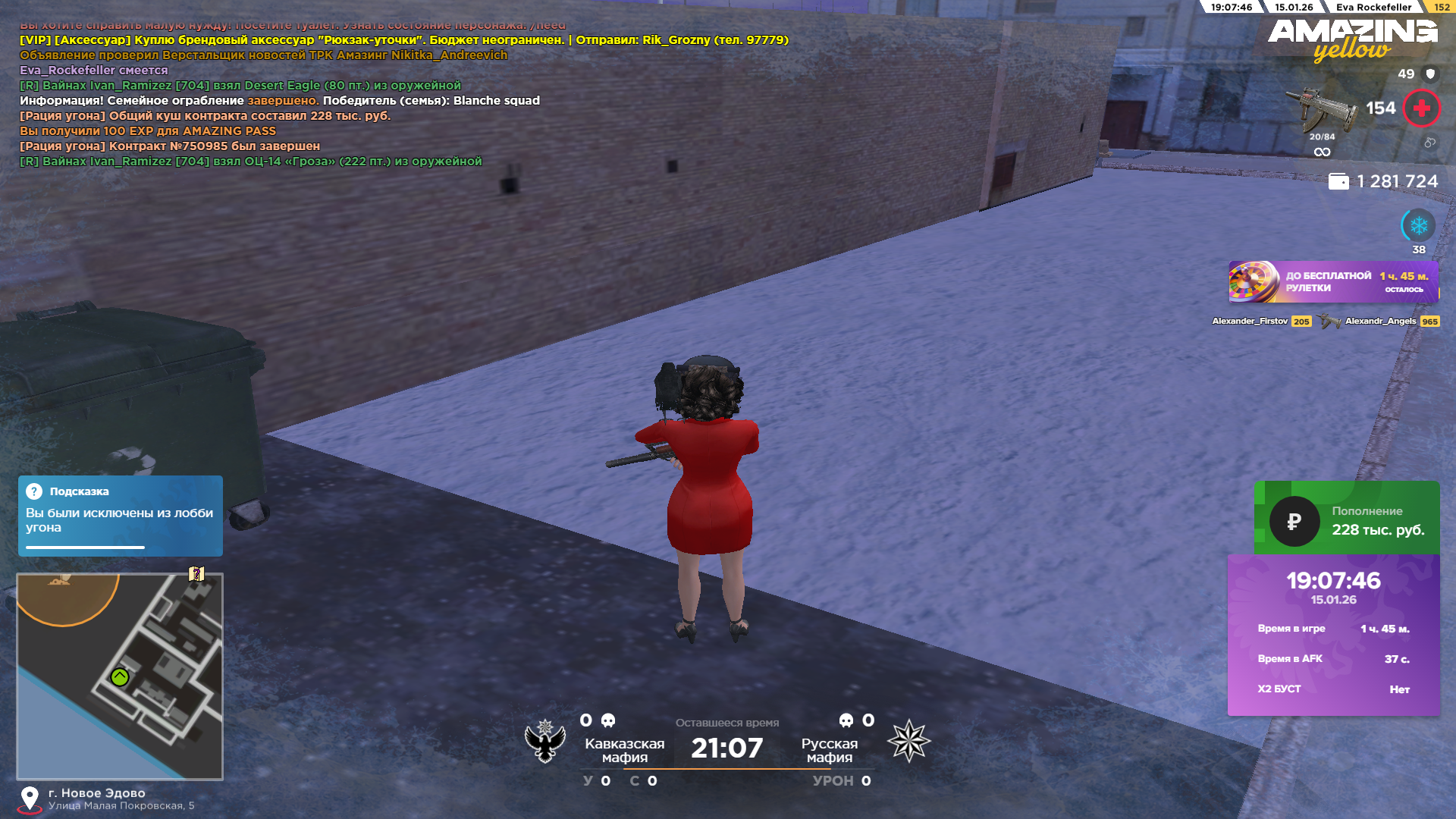
Task: Click the hint notification about the lobby
Action: coord(120,516)
